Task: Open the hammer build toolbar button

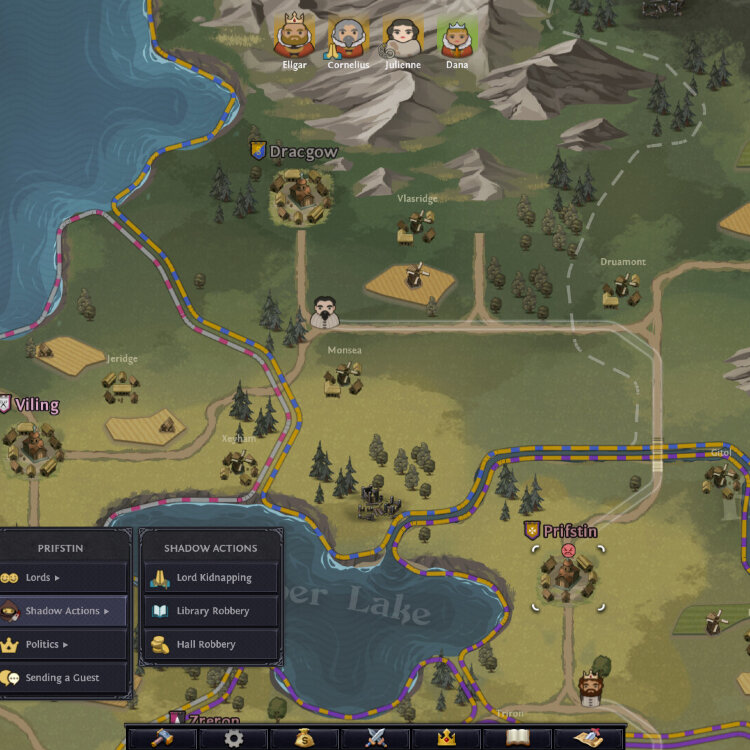Action: 162,739
